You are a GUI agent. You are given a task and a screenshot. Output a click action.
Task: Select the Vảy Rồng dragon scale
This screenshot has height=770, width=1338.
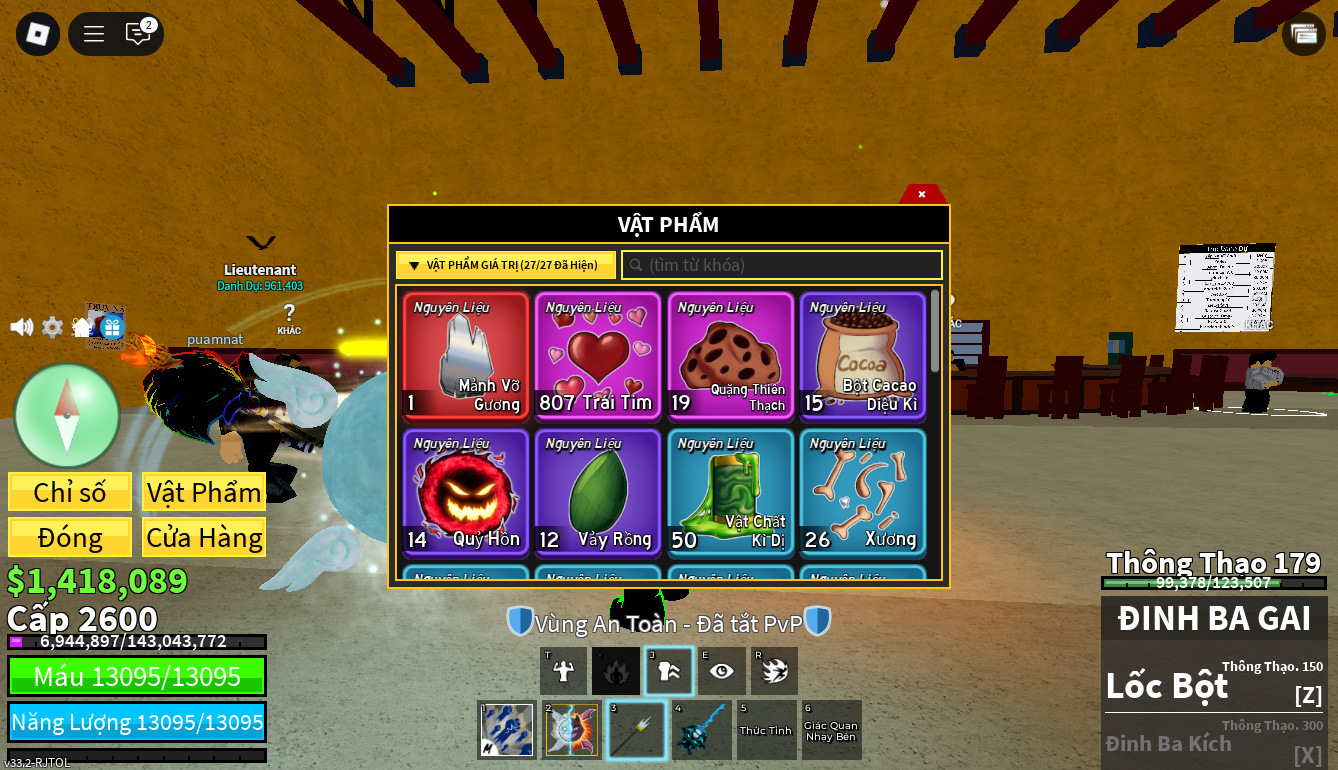tap(598, 492)
